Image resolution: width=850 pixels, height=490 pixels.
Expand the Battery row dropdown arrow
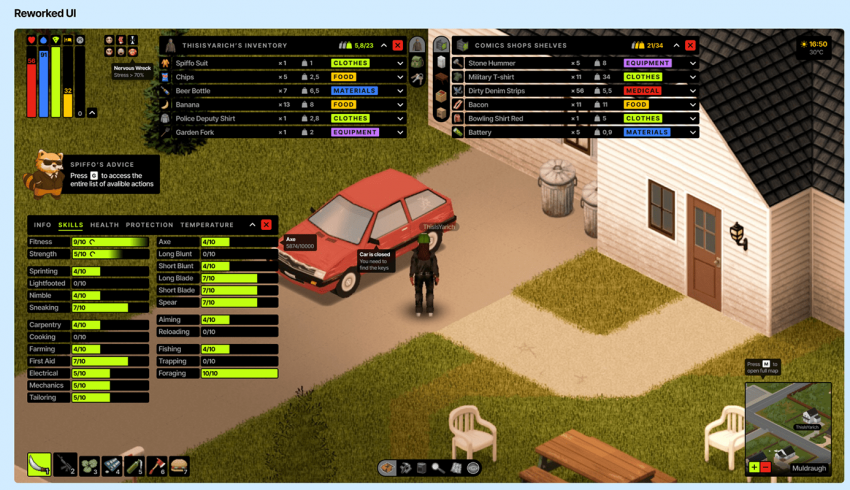pyautogui.click(x=692, y=132)
